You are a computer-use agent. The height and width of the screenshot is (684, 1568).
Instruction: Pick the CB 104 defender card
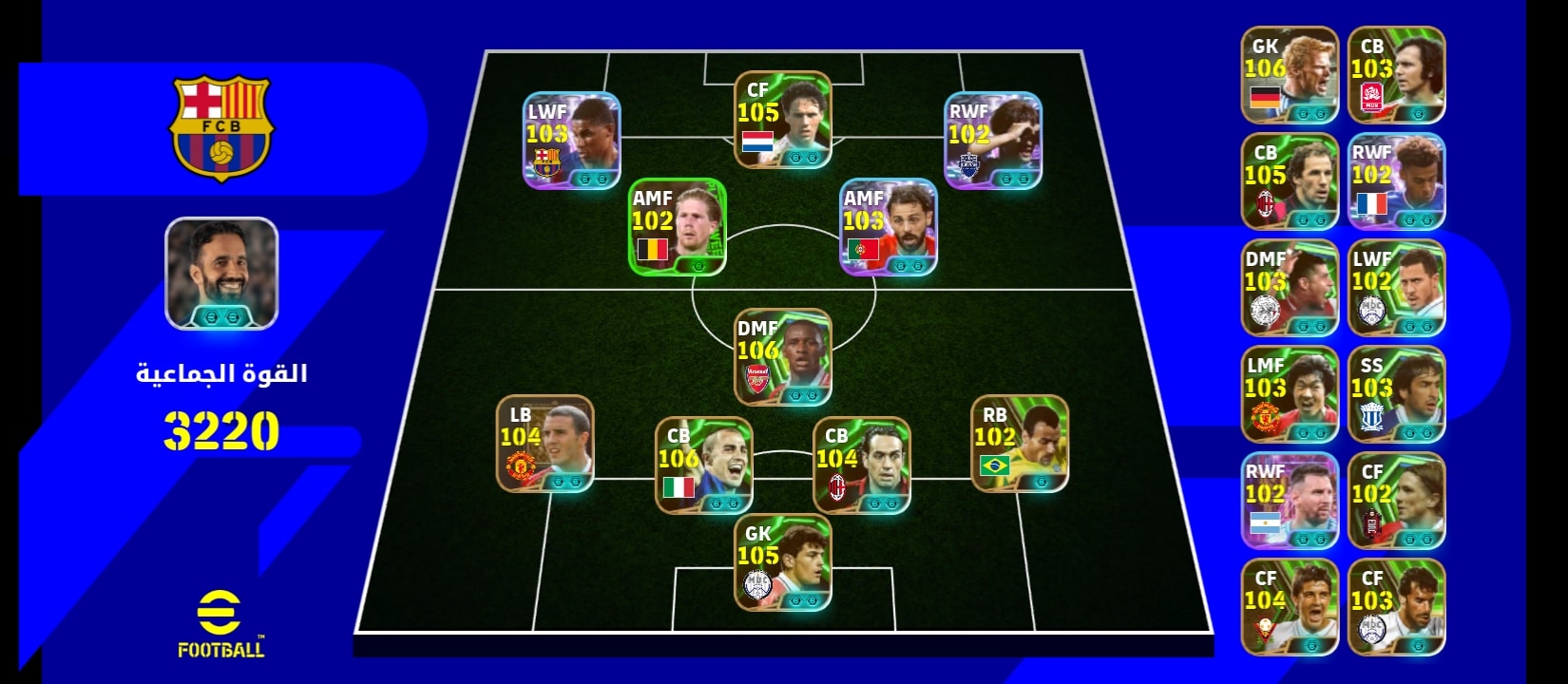pyautogui.click(x=861, y=465)
